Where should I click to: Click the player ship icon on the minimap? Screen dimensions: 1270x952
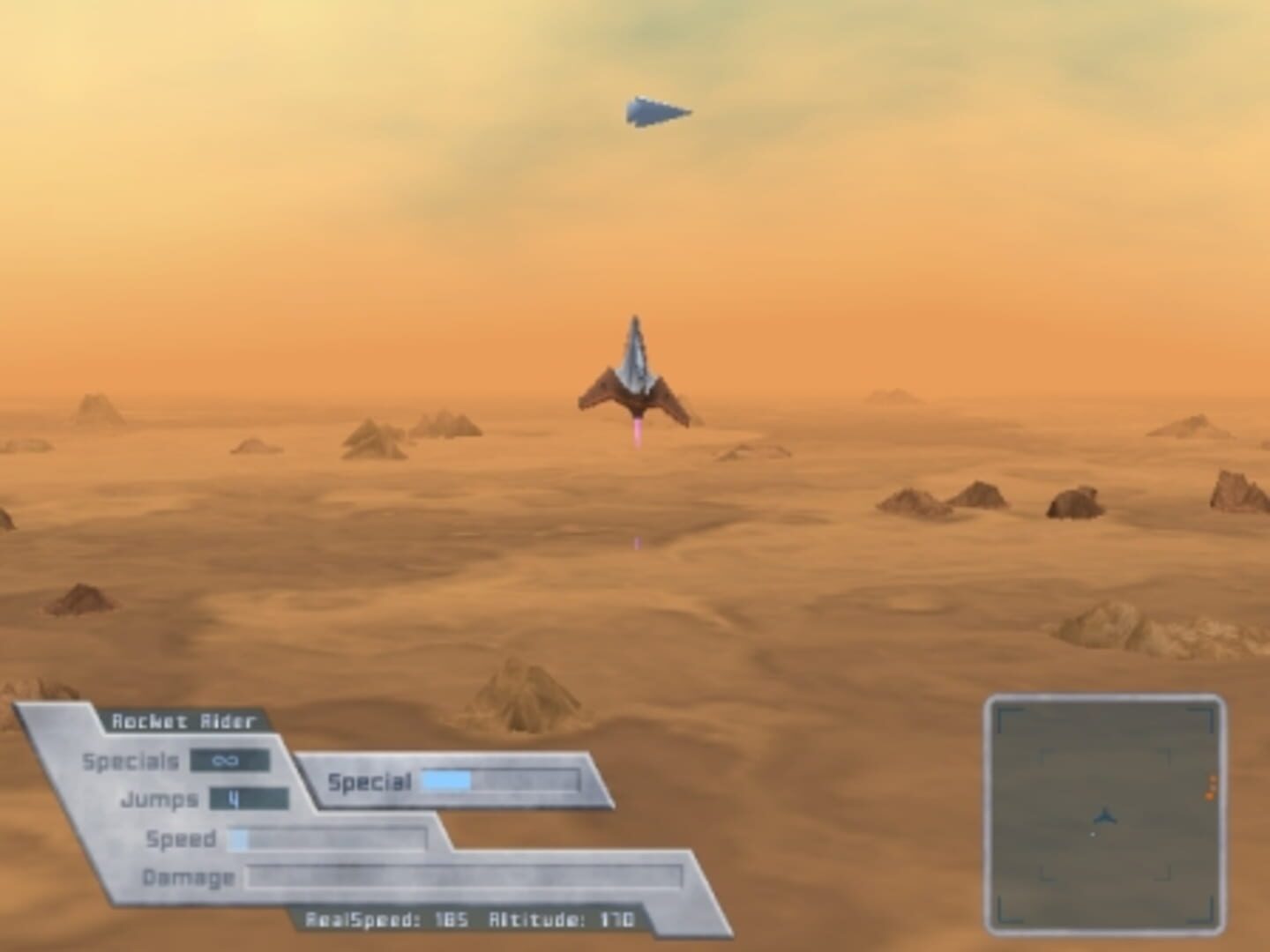click(x=1106, y=817)
